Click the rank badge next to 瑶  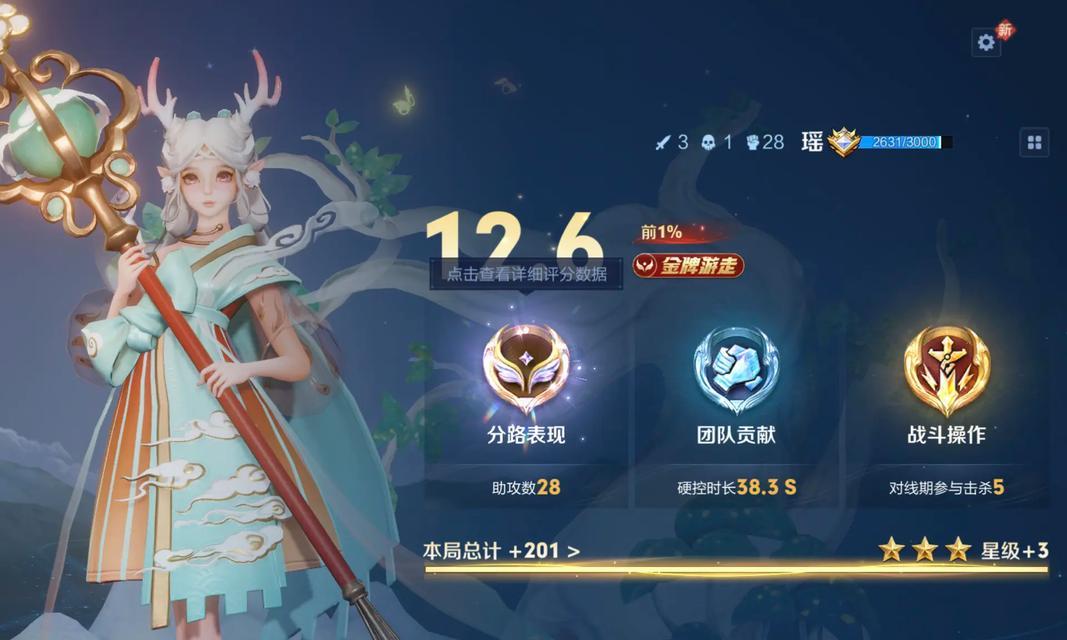(844, 142)
